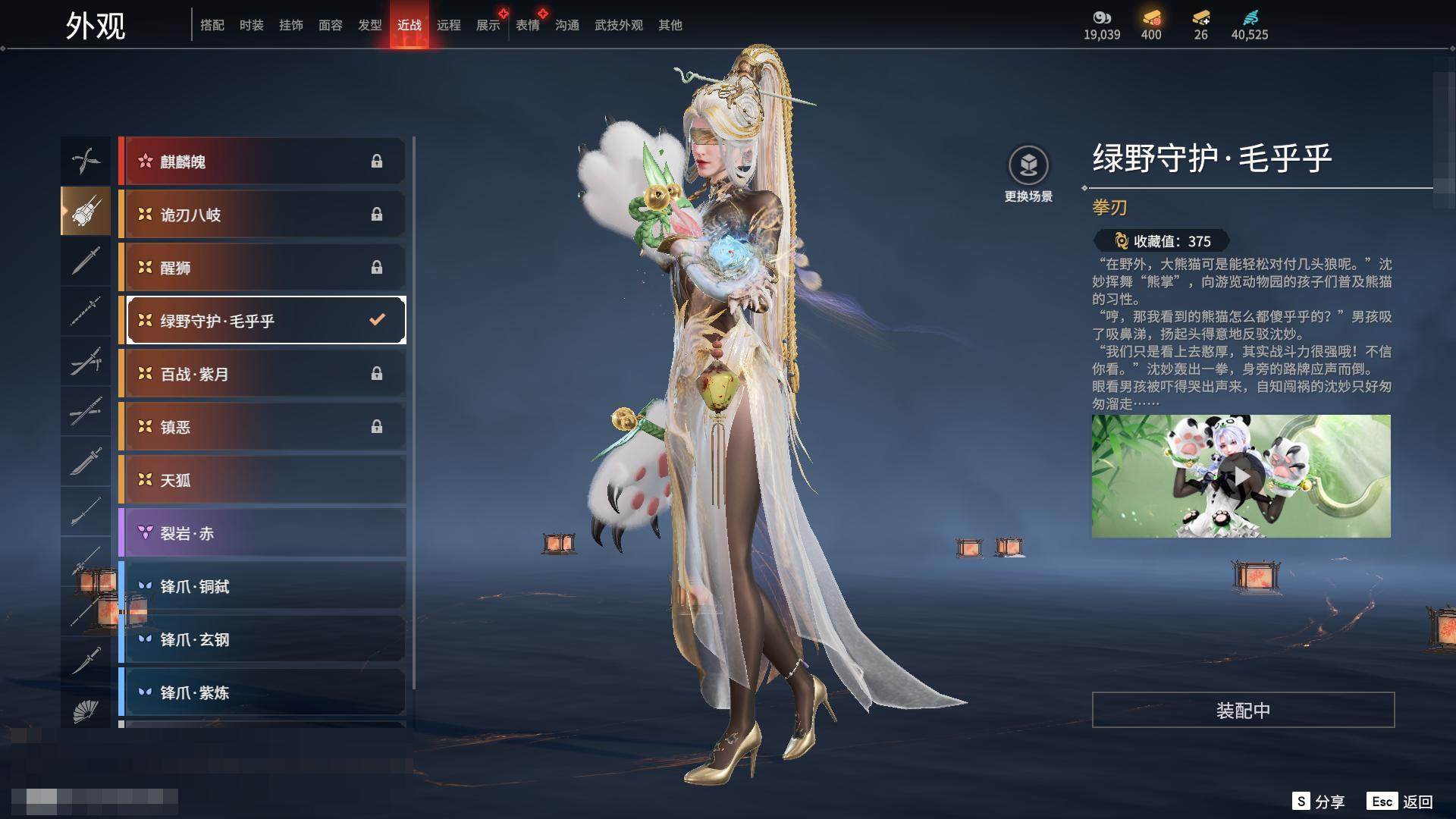The width and height of the screenshot is (1456, 819).
Task: Pick the 锋爪·铜弑 skin
Action: pos(262,586)
